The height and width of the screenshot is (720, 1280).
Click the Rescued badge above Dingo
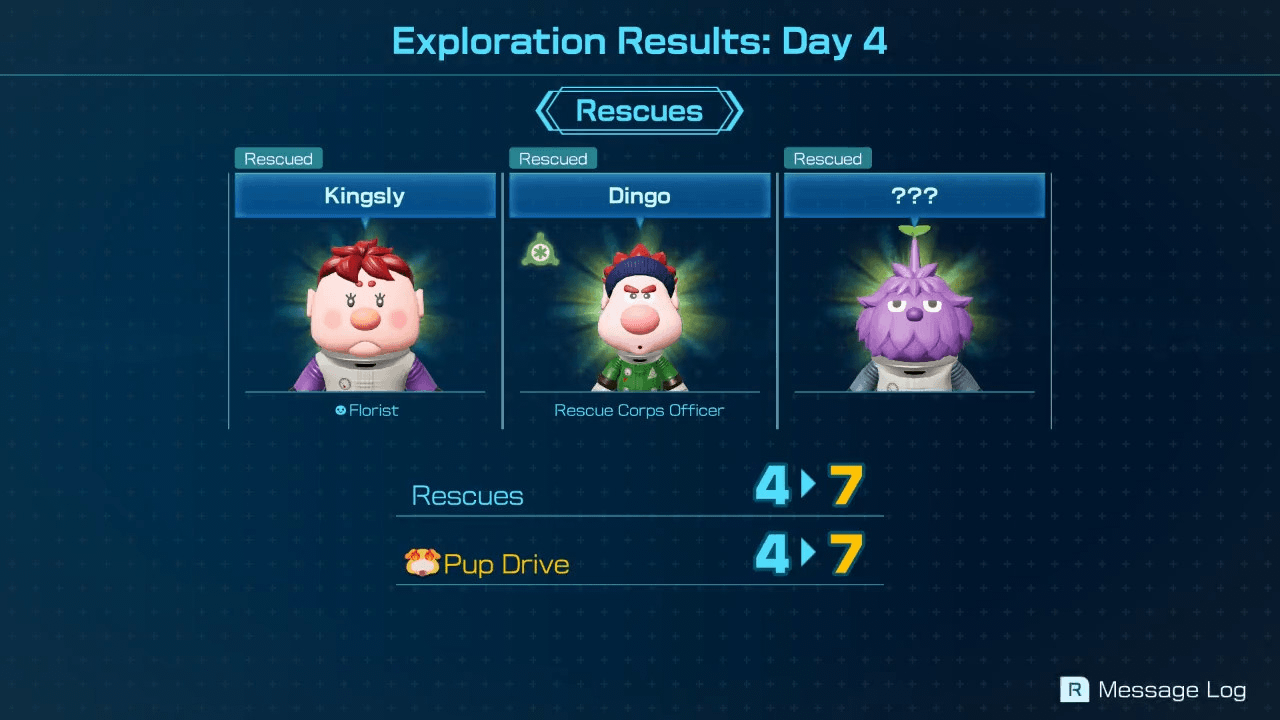tap(552, 158)
